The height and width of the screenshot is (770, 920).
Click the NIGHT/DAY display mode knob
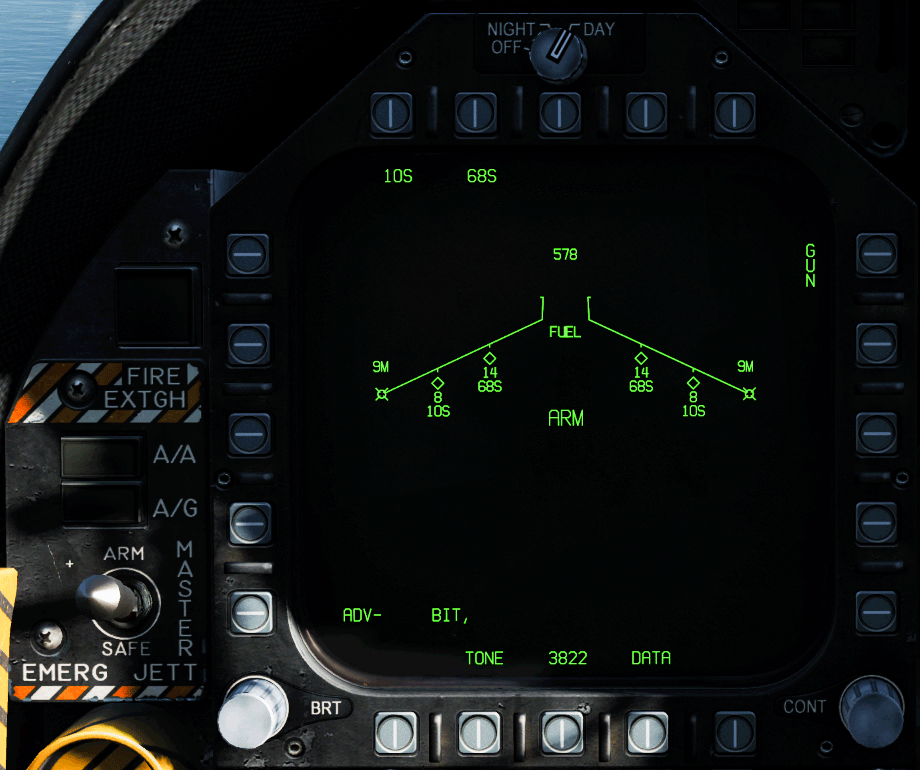click(x=559, y=50)
